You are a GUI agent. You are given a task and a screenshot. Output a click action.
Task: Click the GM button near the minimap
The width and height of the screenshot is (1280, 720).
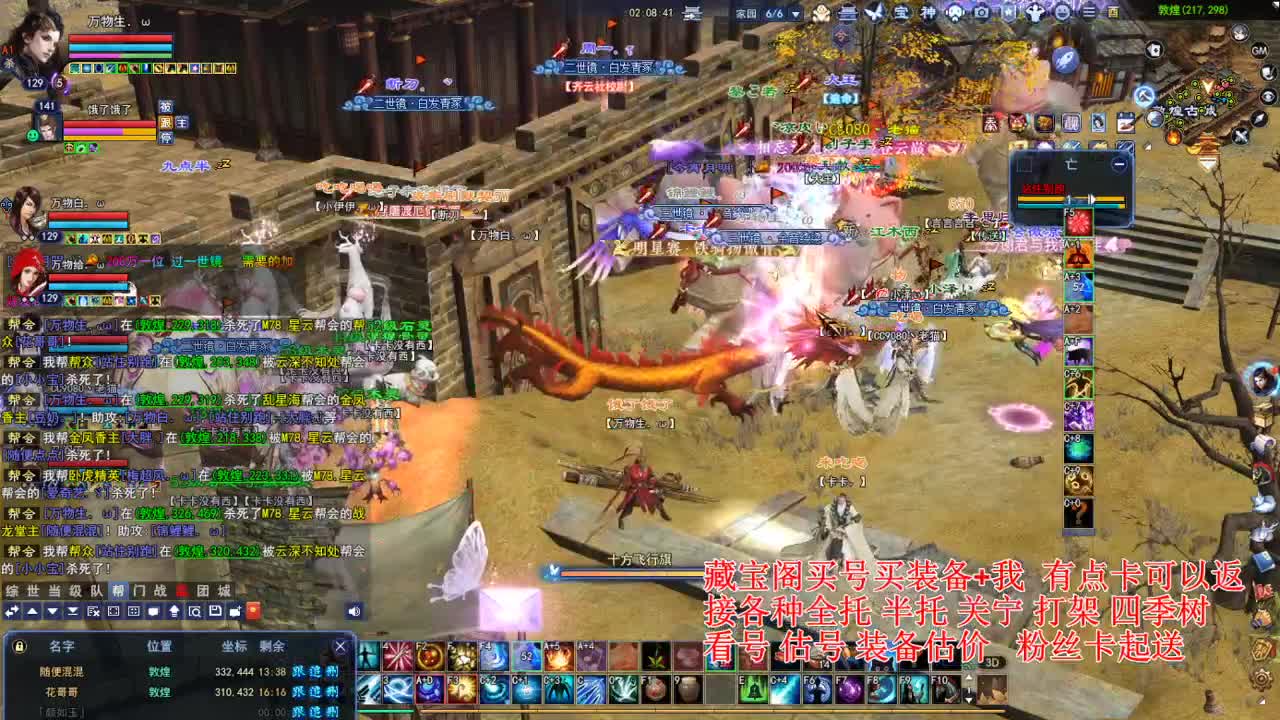(x=1259, y=51)
